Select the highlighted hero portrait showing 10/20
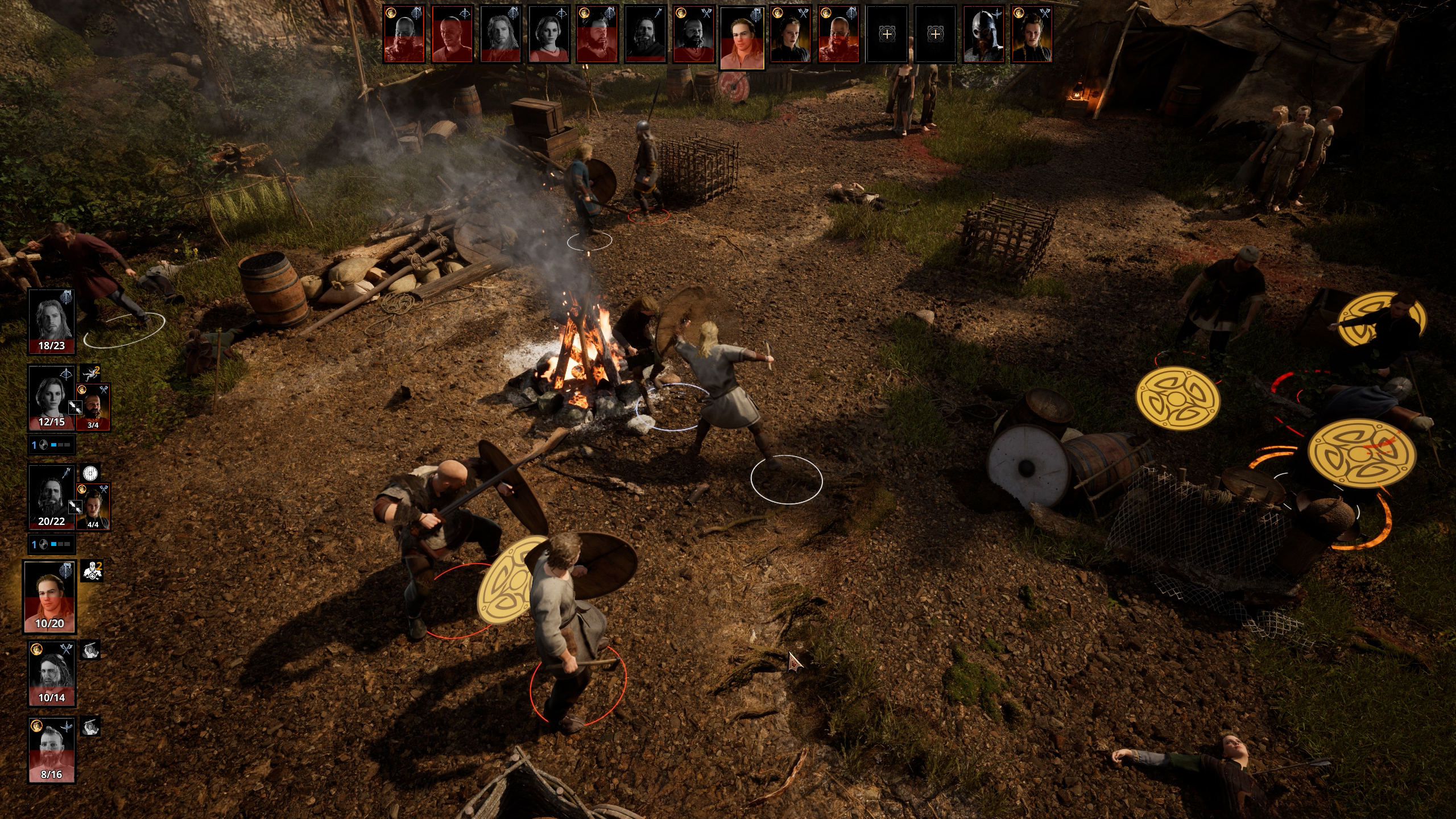The width and height of the screenshot is (1456, 819). click(x=50, y=596)
